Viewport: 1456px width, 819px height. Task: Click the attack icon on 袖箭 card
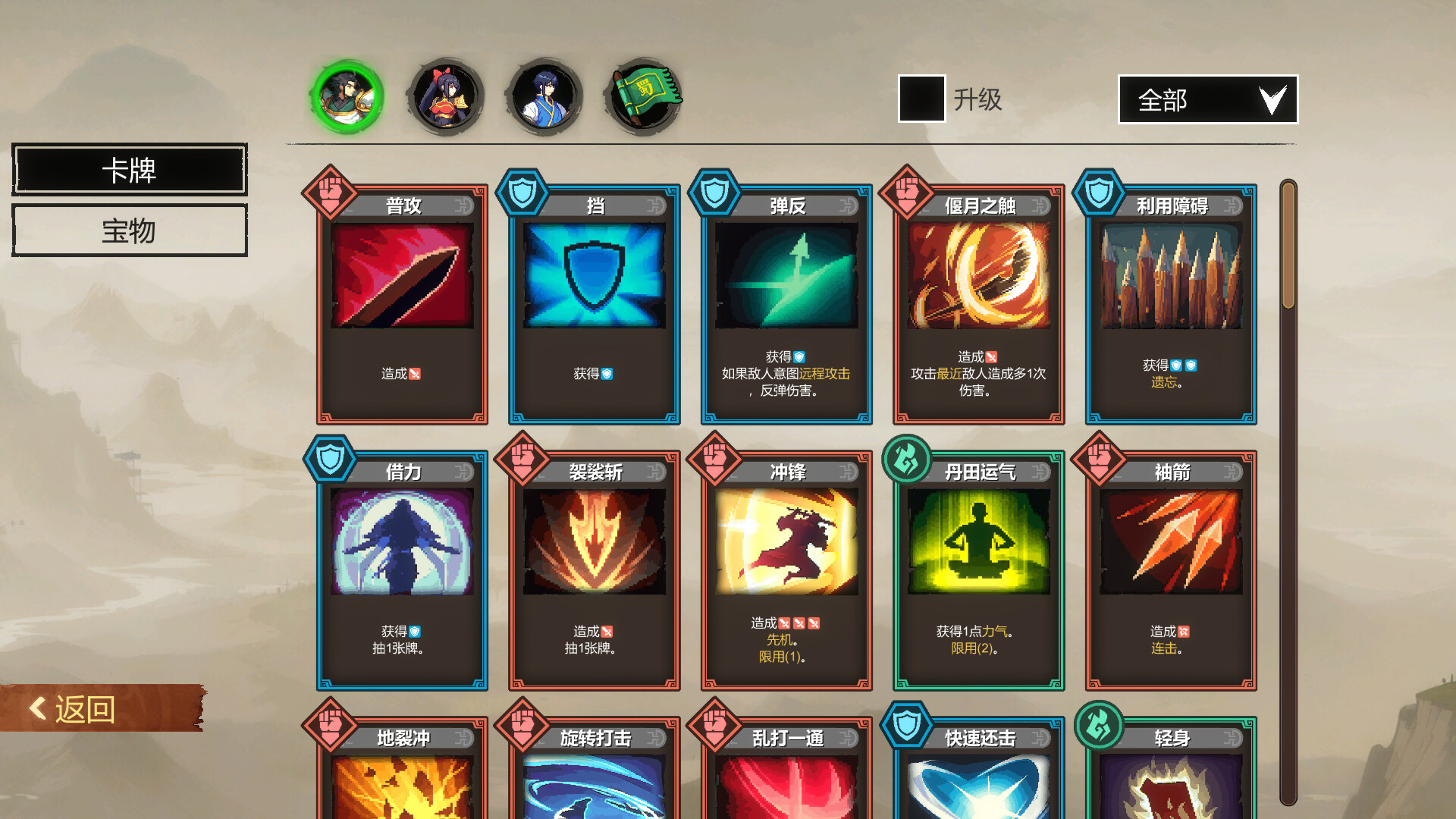[1101, 461]
